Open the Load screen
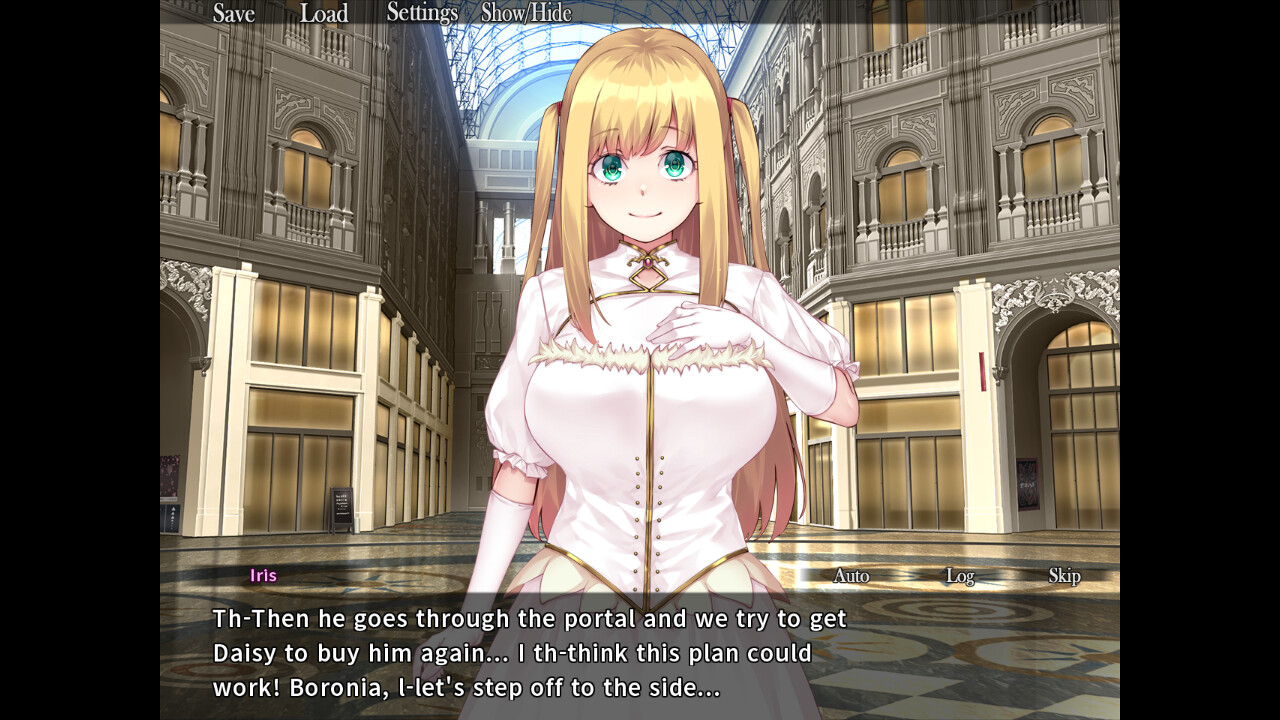Viewport: 1280px width, 720px height. (x=324, y=14)
